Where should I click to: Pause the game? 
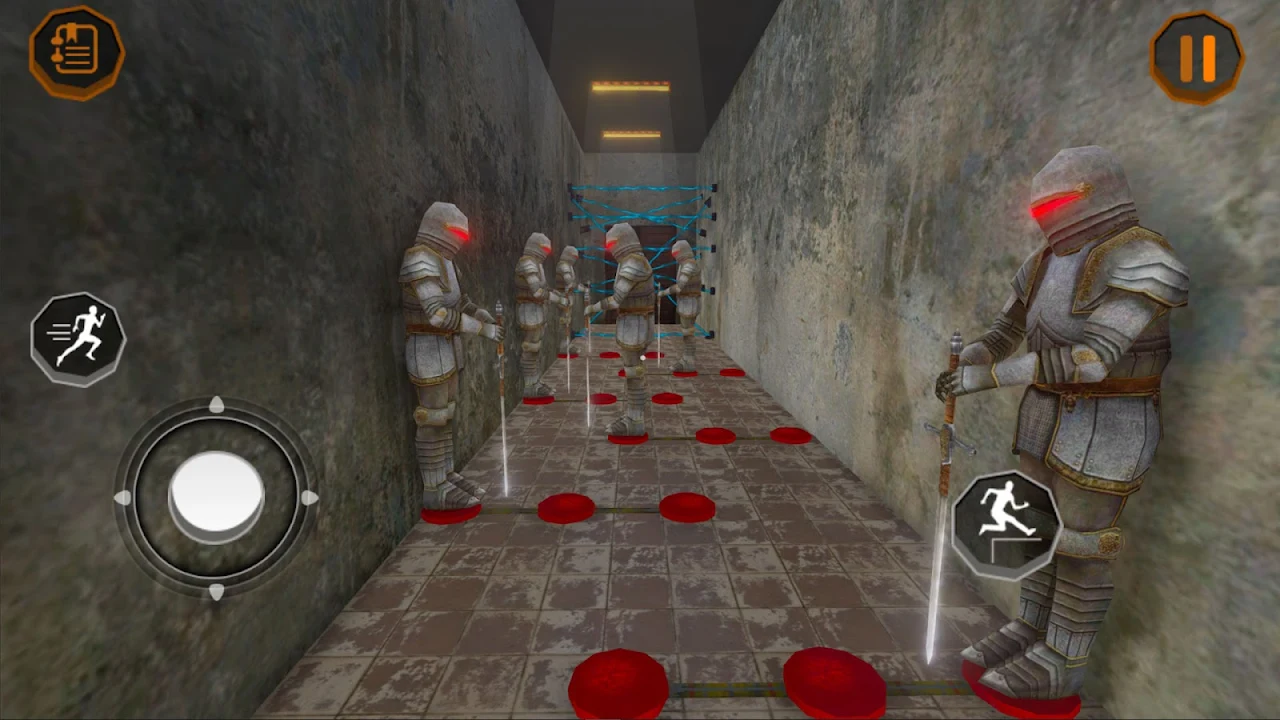(x=1197, y=58)
